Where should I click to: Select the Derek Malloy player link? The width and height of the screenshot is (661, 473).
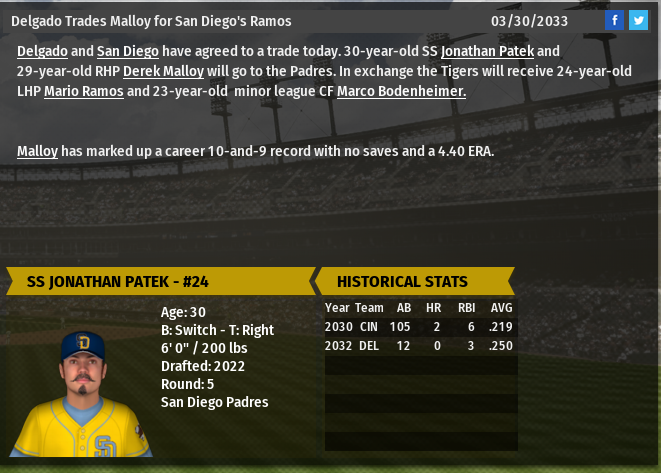click(163, 71)
